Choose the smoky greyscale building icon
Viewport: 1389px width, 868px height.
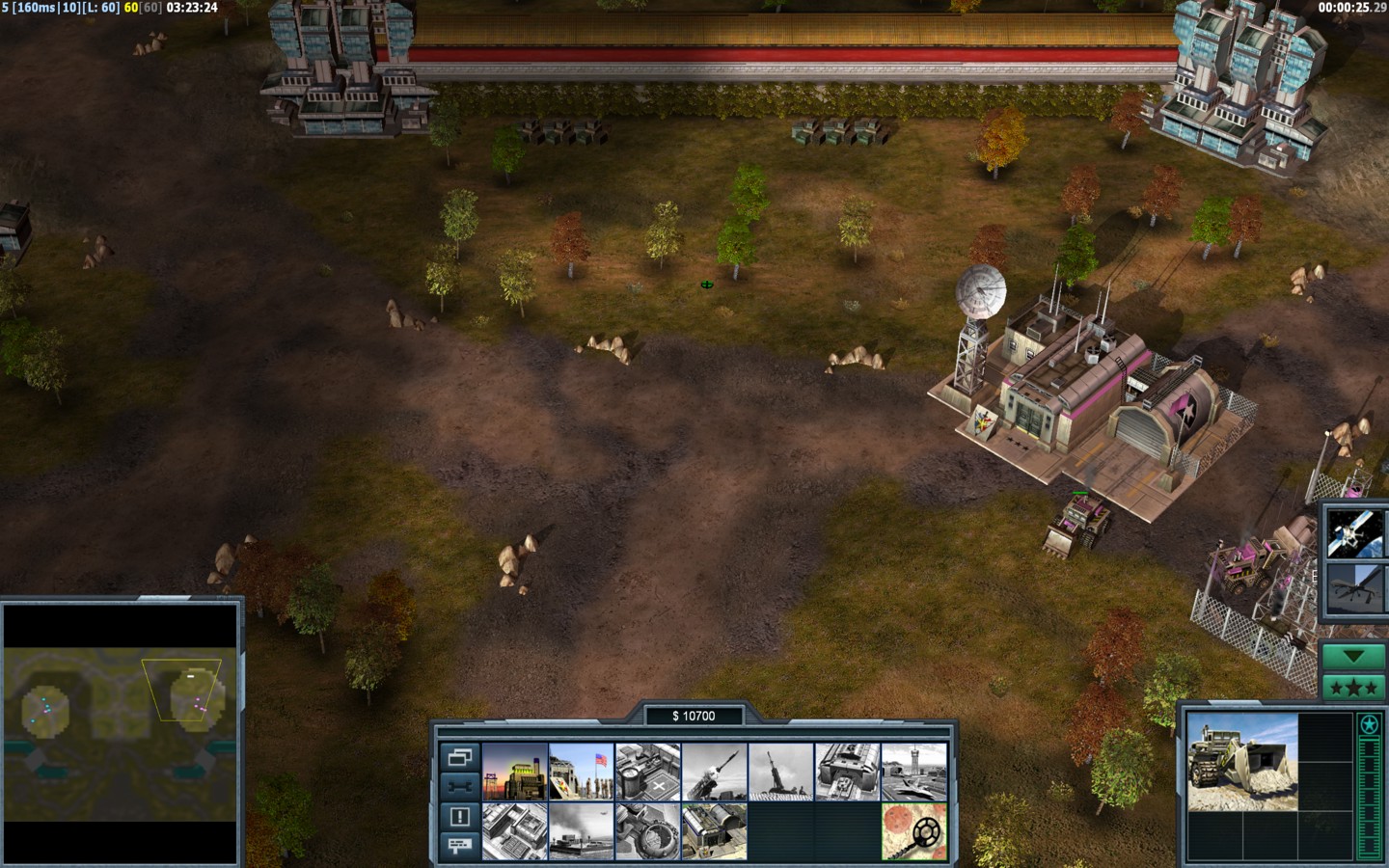(x=581, y=831)
